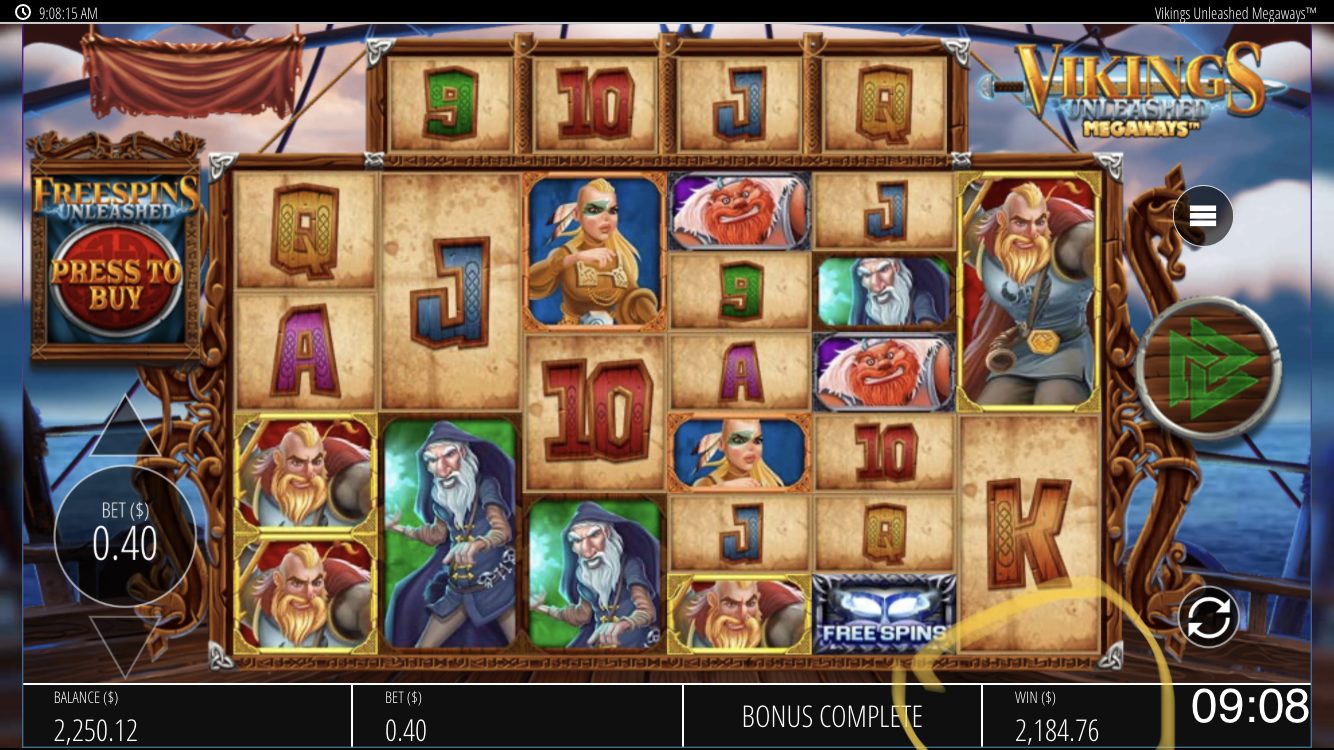Spin the reels with the green triangle button

1208,370
